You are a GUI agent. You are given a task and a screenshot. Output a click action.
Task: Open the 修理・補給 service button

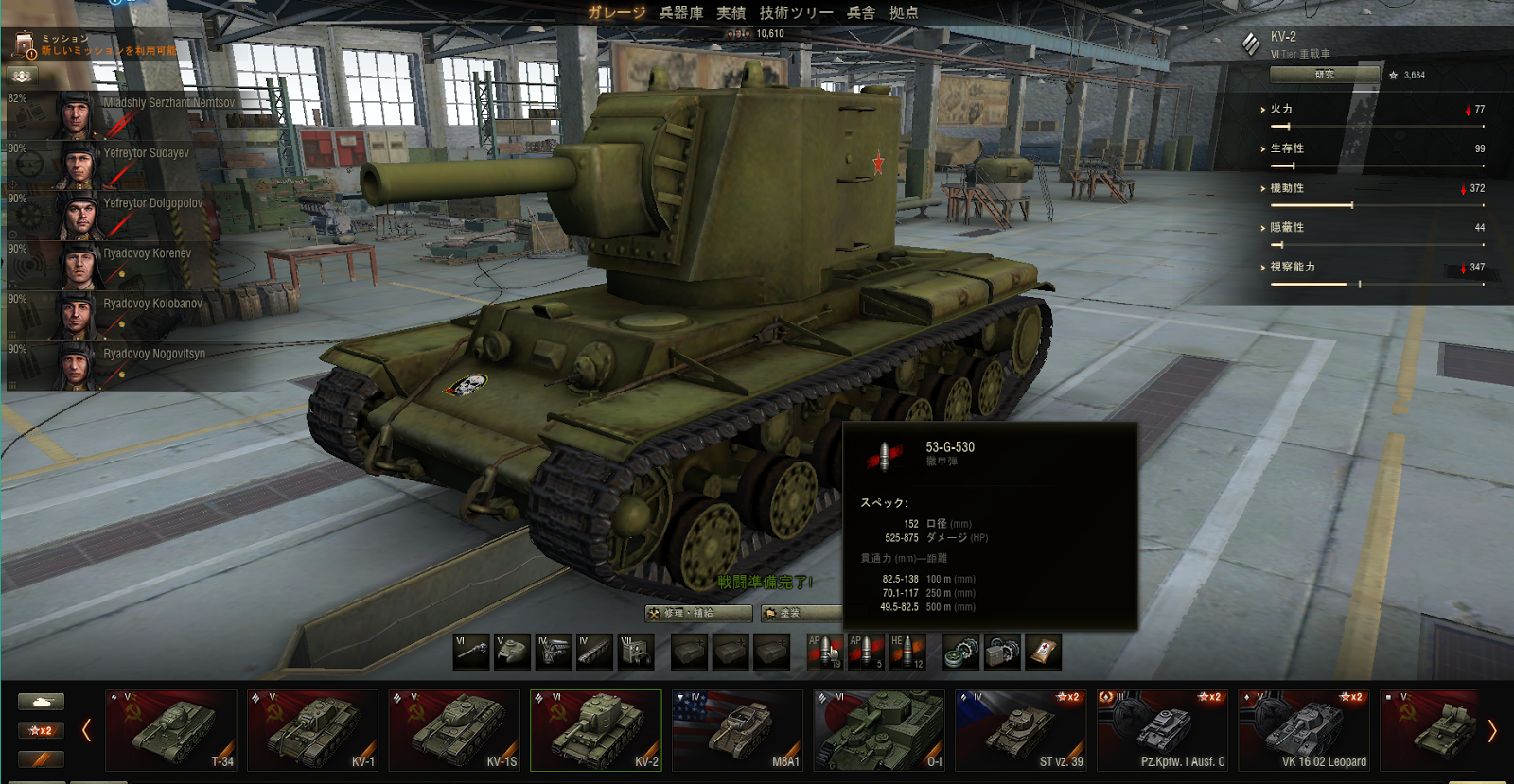697,613
